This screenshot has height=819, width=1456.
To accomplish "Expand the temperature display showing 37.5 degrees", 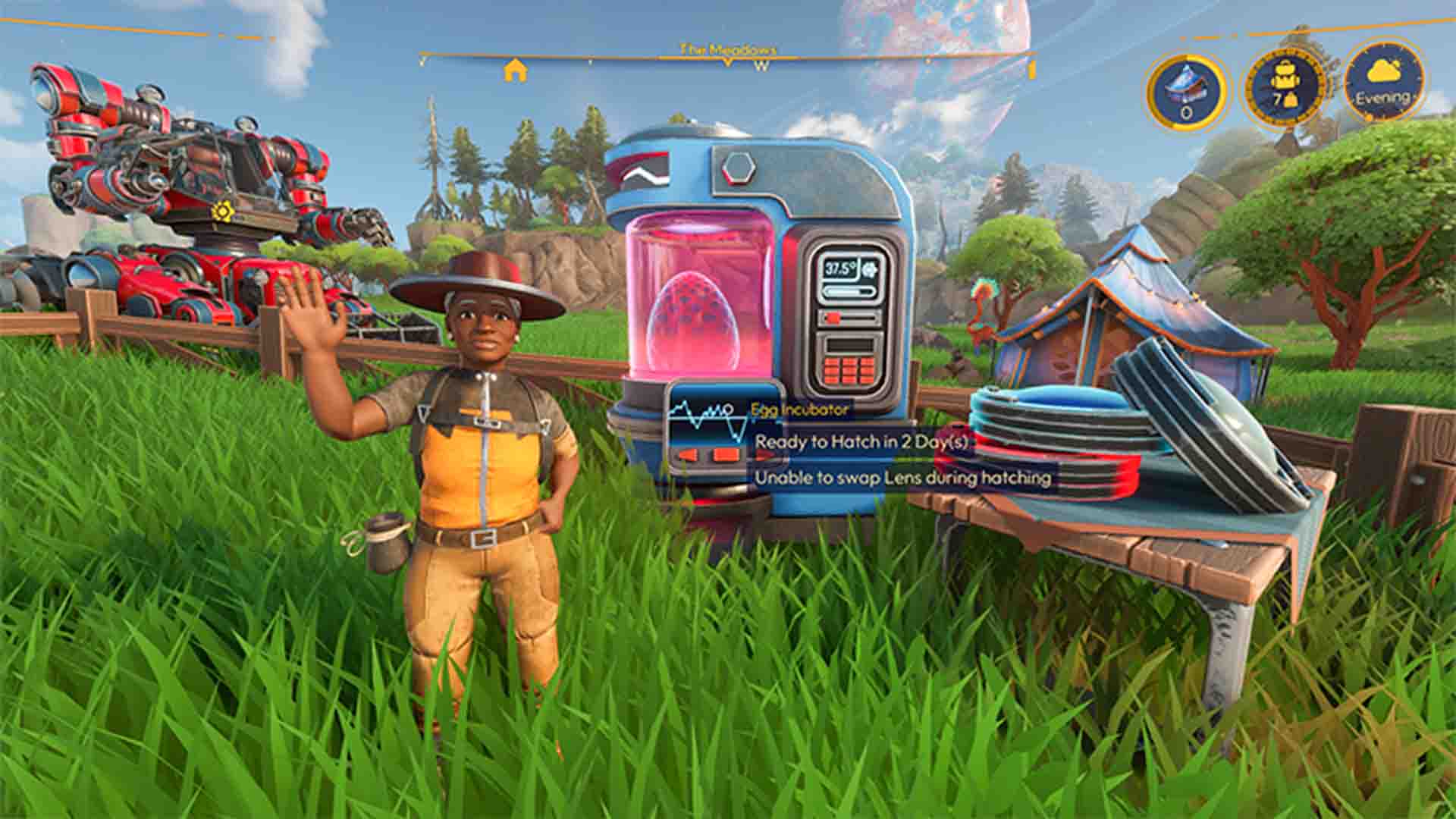I will pyautogui.click(x=840, y=269).
